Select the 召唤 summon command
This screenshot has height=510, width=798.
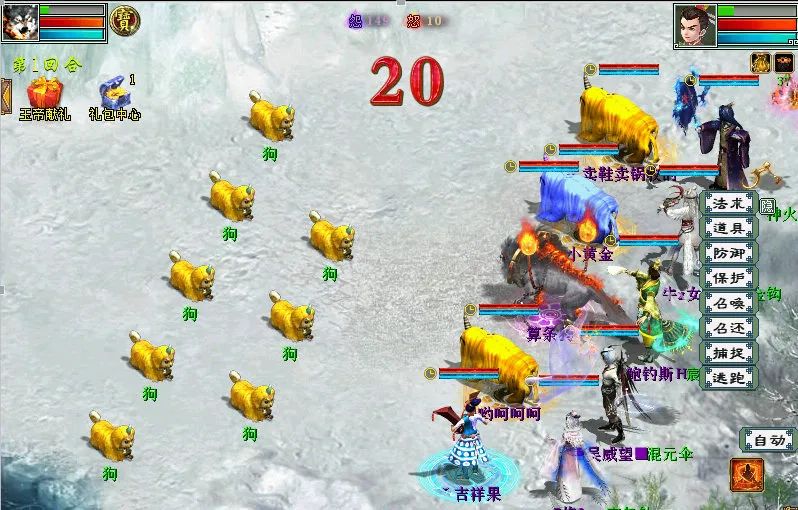point(729,303)
